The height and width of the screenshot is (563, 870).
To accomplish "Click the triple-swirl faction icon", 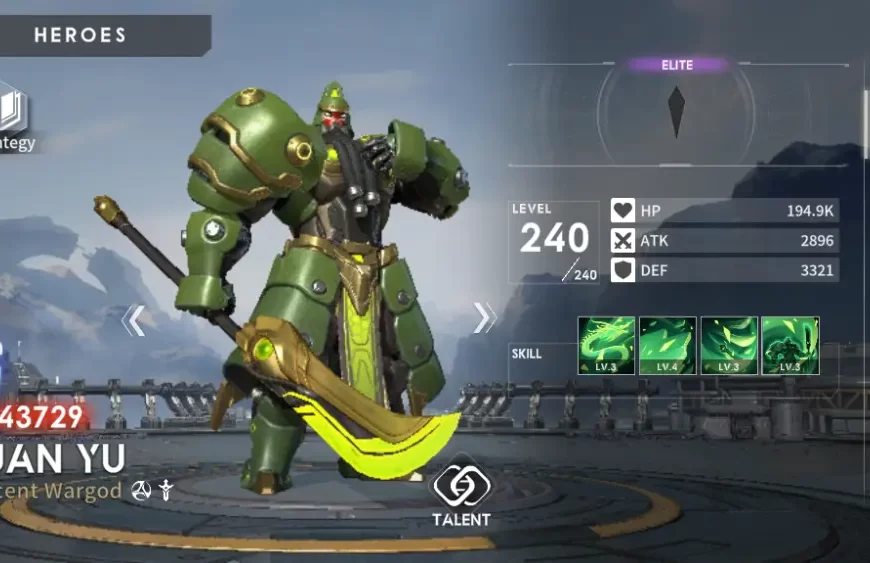I will [141, 490].
